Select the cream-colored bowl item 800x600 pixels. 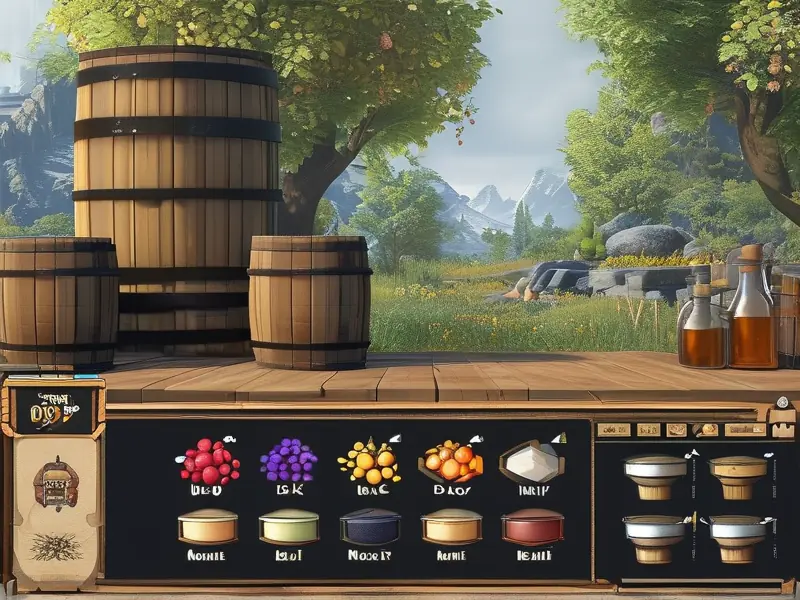208,526
